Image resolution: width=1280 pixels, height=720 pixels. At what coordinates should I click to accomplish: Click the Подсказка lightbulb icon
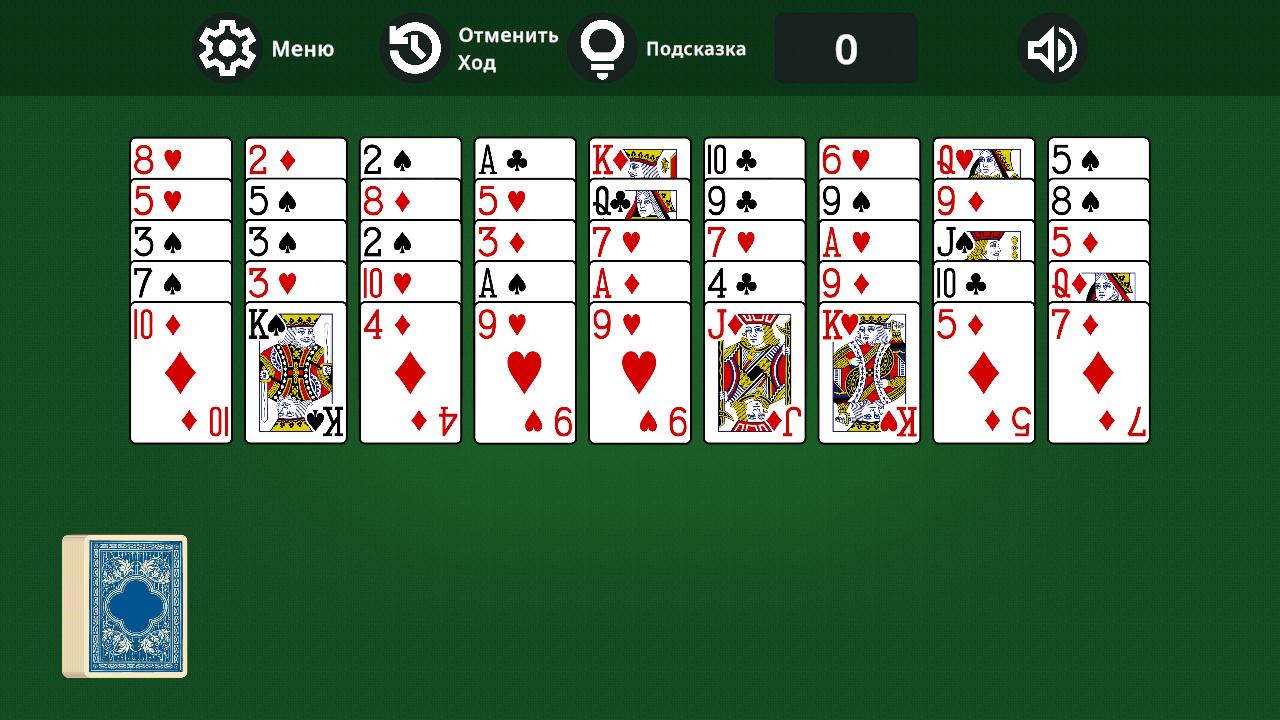(x=601, y=47)
